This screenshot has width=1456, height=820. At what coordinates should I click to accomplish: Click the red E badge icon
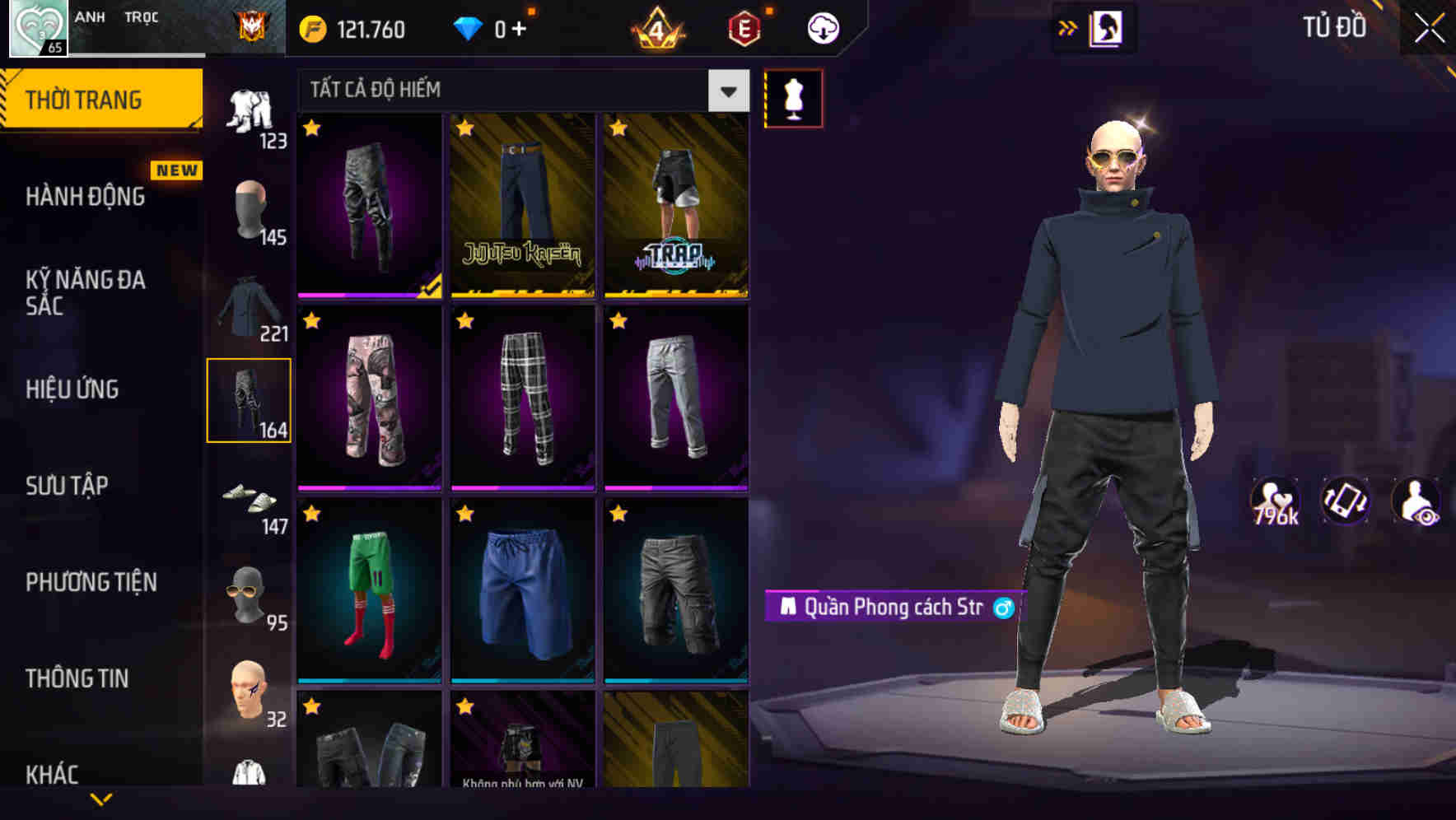pyautogui.click(x=745, y=27)
